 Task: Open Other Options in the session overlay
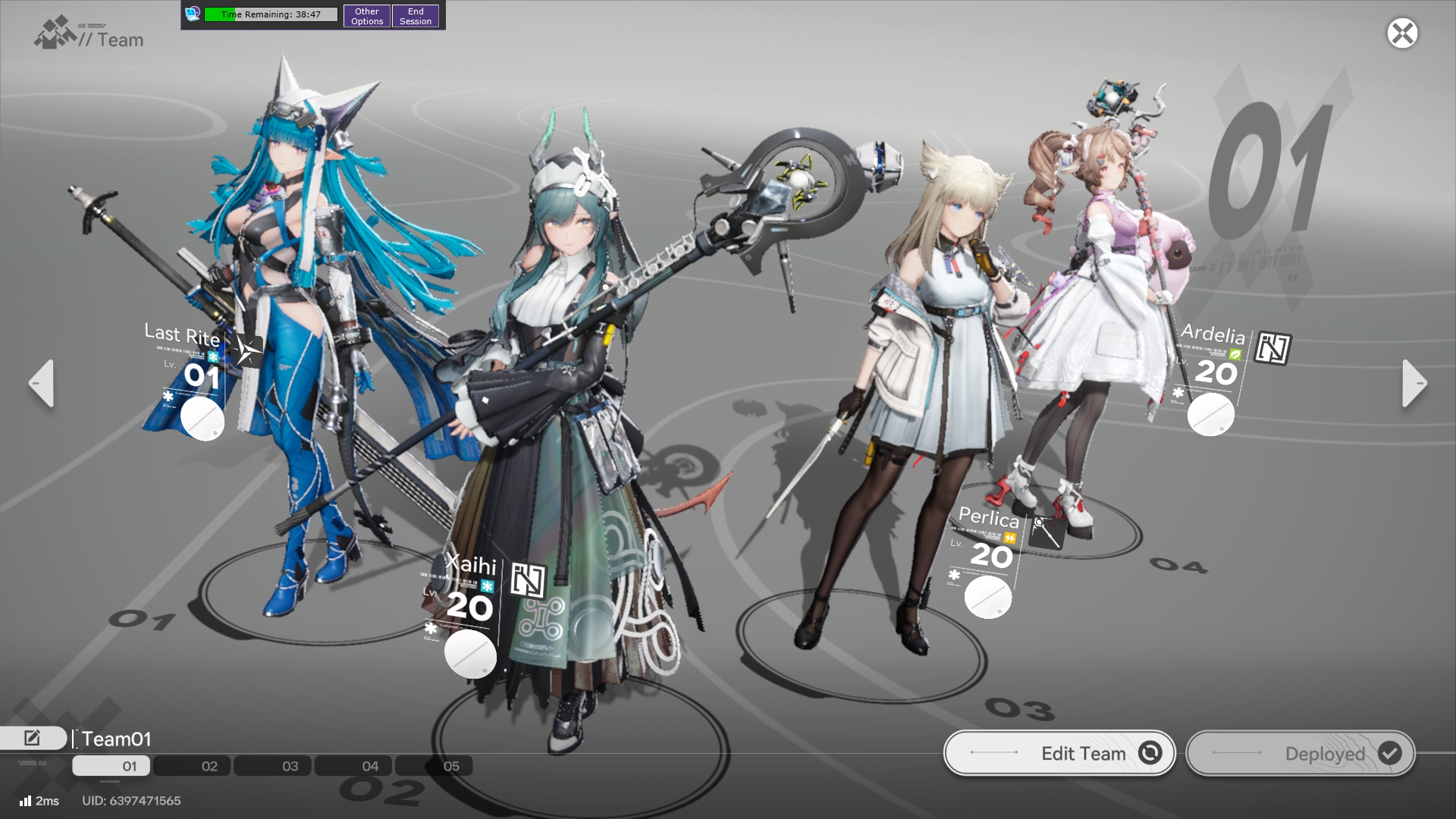(x=367, y=16)
